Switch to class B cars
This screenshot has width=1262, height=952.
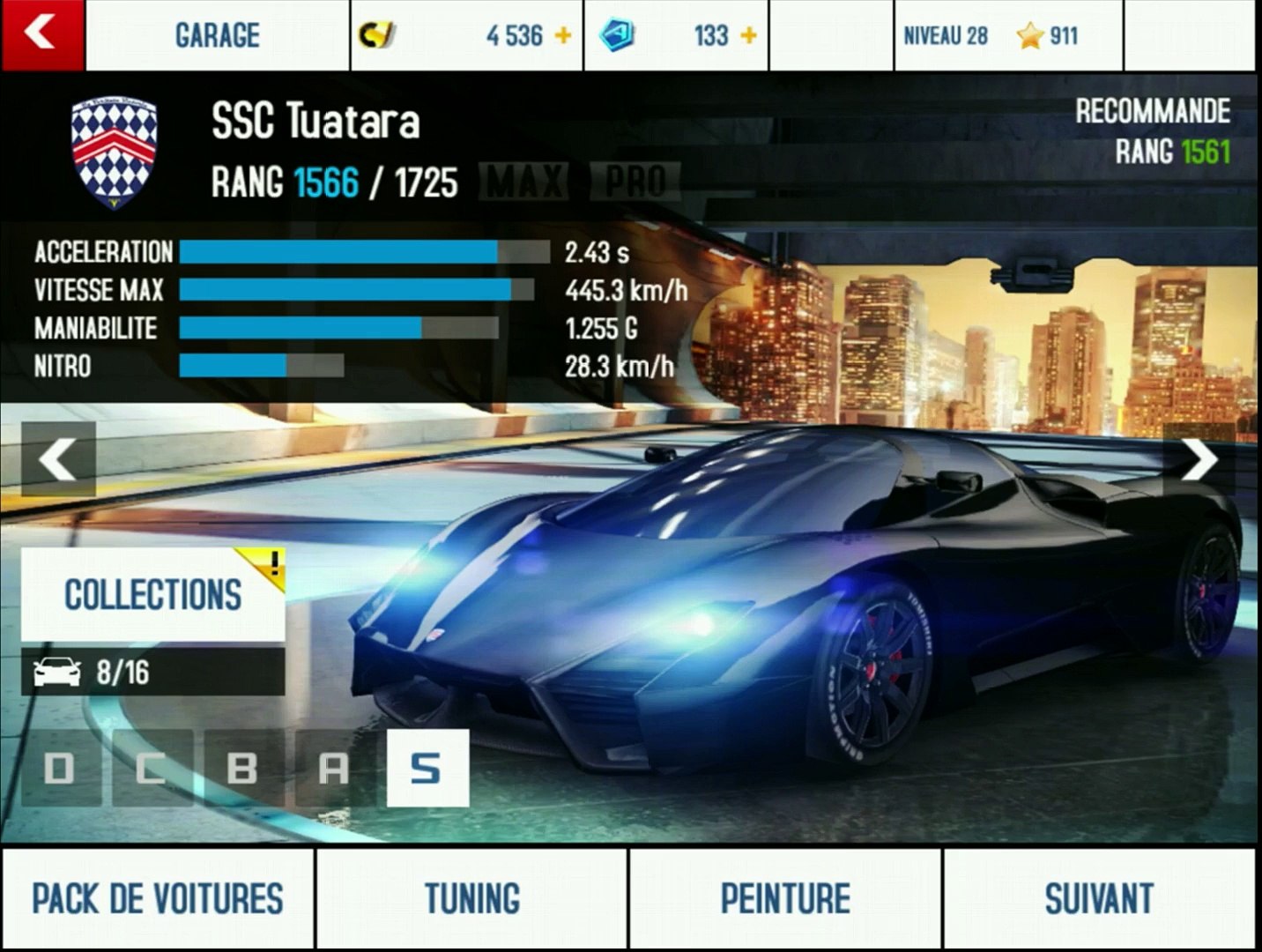point(242,769)
